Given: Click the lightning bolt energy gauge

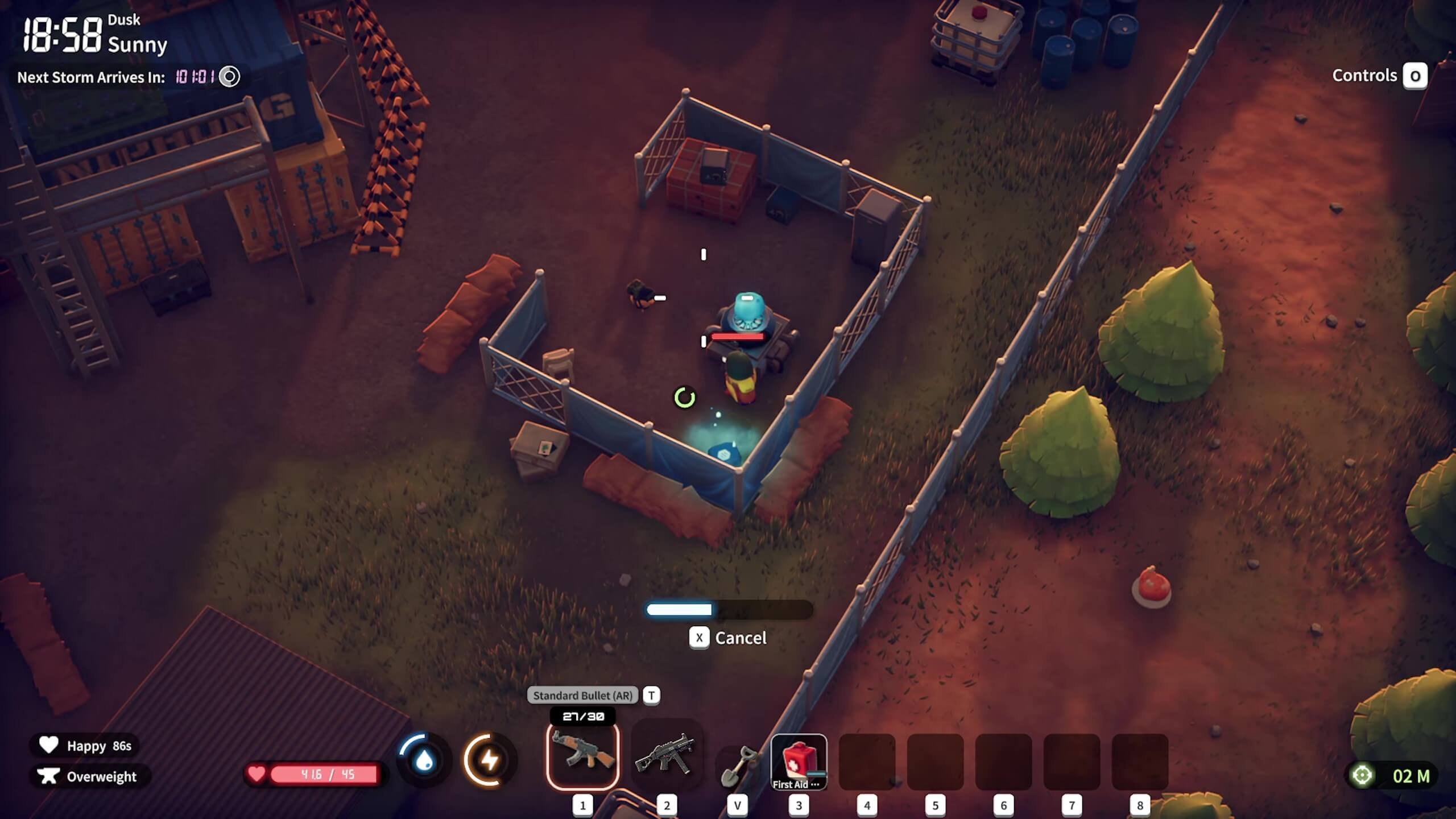Looking at the screenshot, I should tap(490, 760).
